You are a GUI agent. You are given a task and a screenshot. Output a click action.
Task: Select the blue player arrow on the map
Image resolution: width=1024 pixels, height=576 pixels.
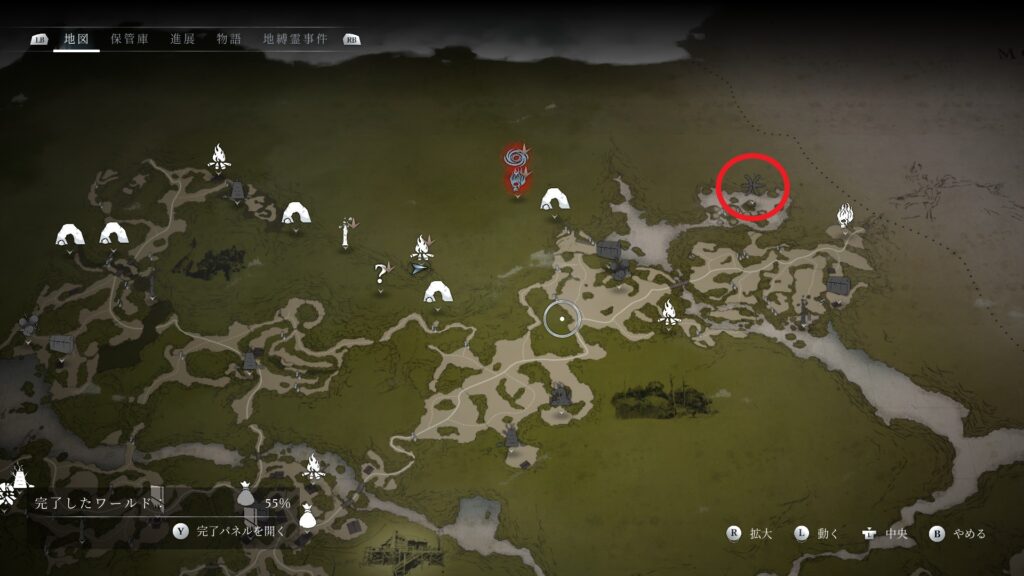(419, 268)
